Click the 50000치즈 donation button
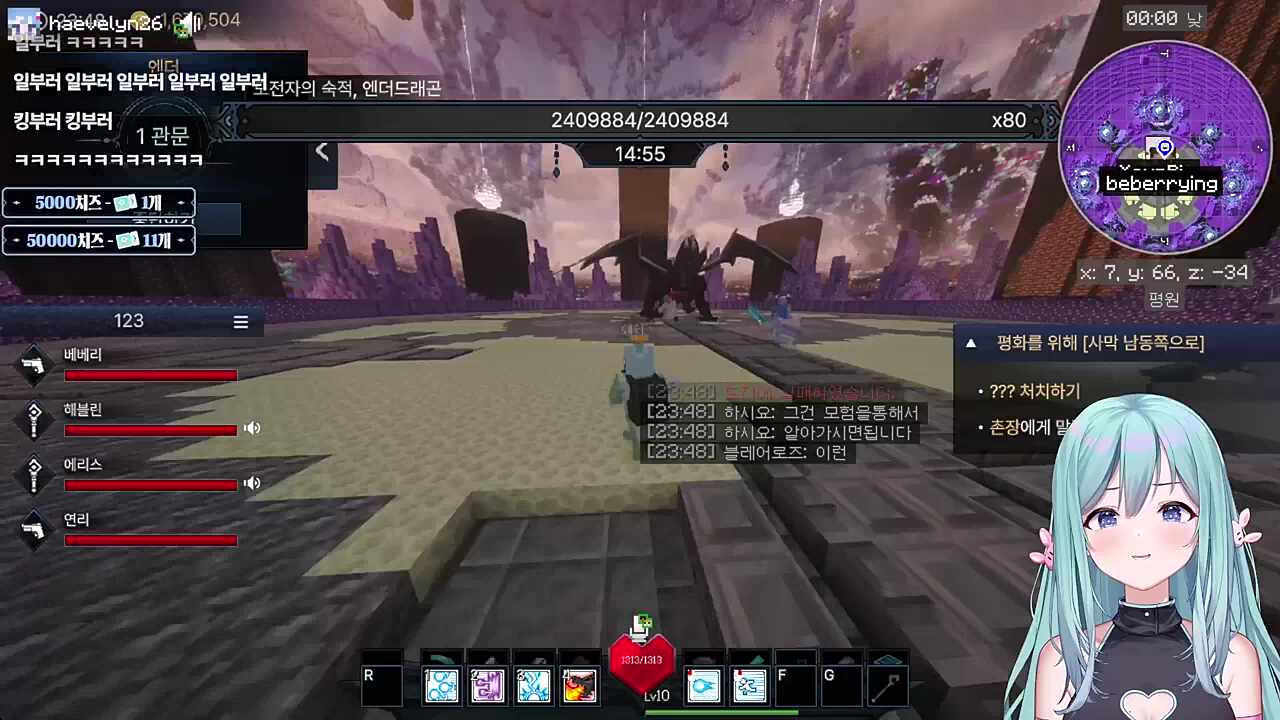The width and height of the screenshot is (1280, 720). click(x=97, y=240)
